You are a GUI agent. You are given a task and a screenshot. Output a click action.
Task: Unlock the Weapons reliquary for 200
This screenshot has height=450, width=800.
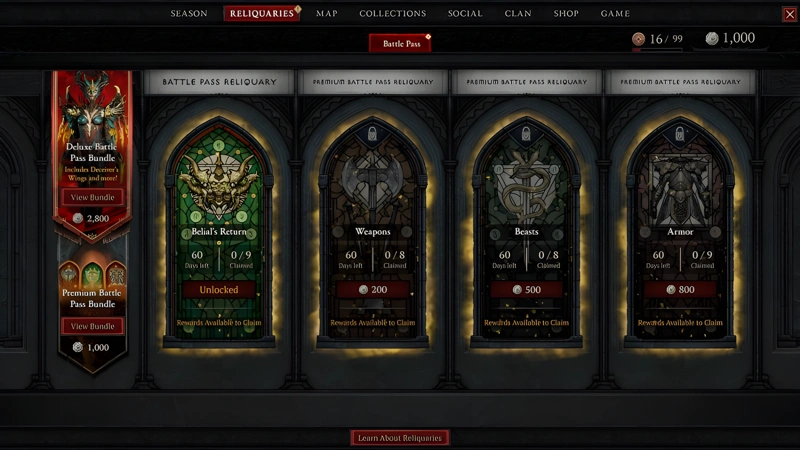(373, 290)
